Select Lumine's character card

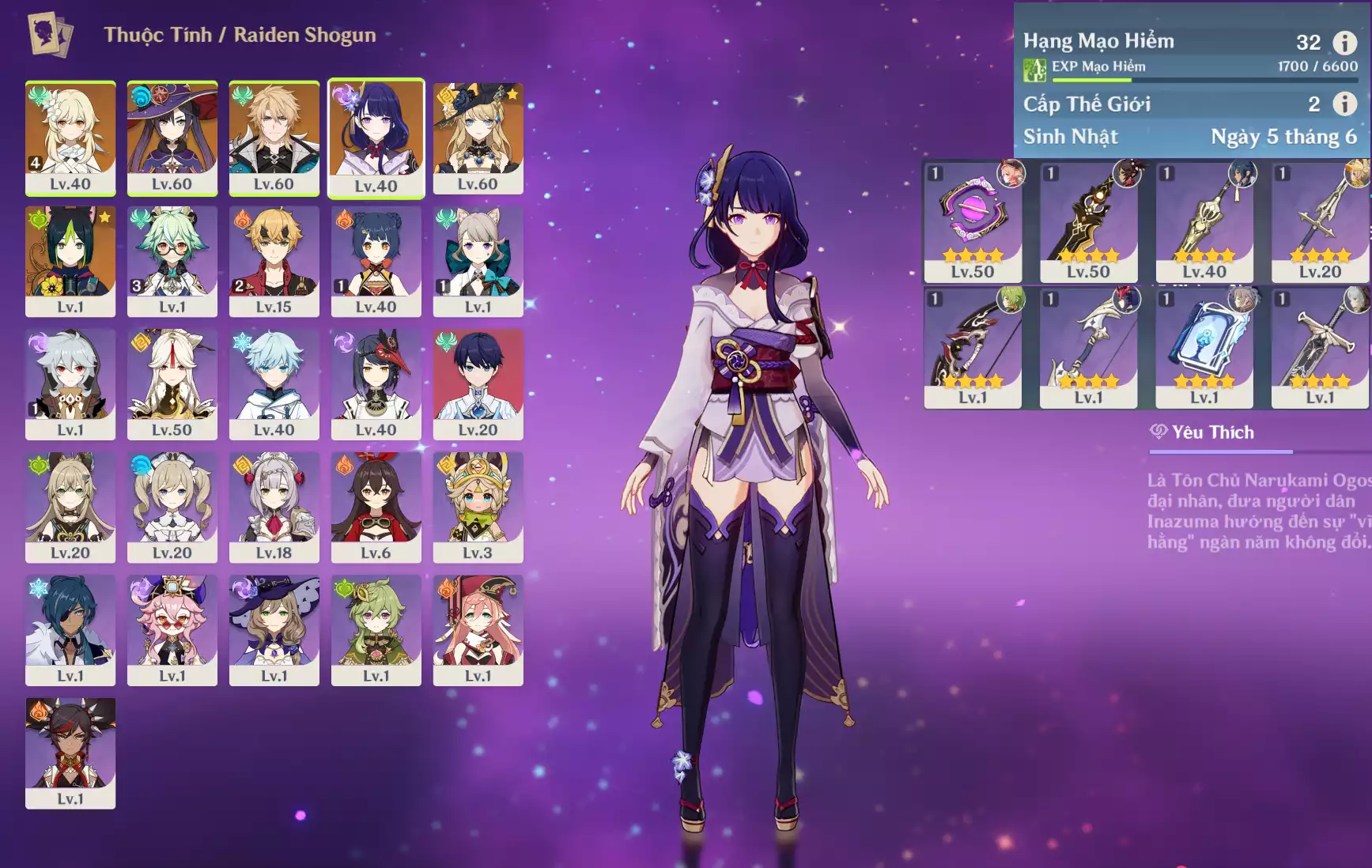pos(70,138)
